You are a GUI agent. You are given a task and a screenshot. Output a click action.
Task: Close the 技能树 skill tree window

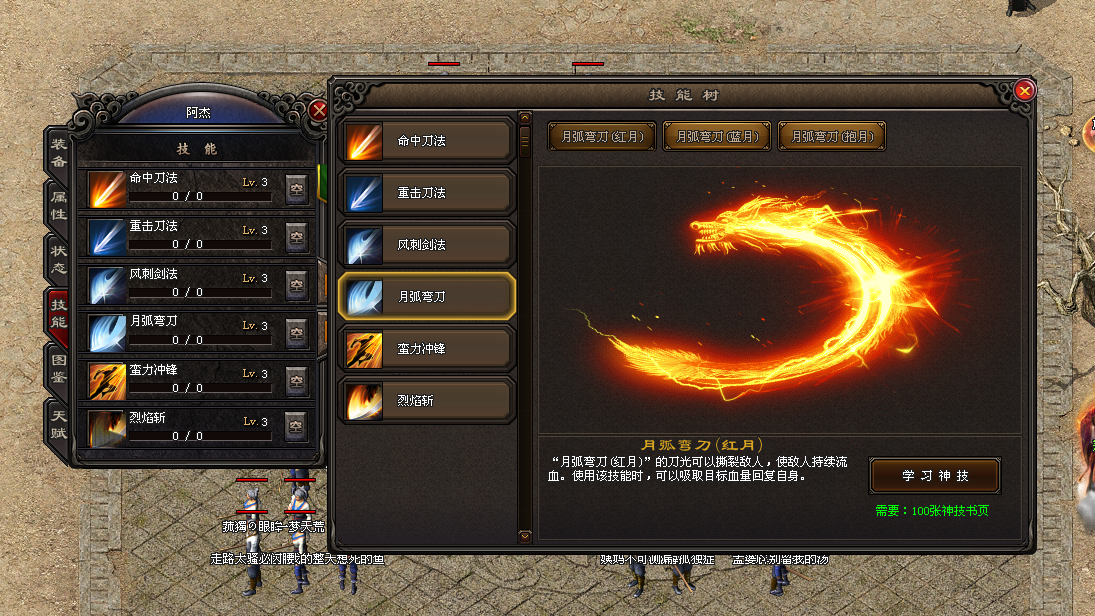pos(1024,91)
